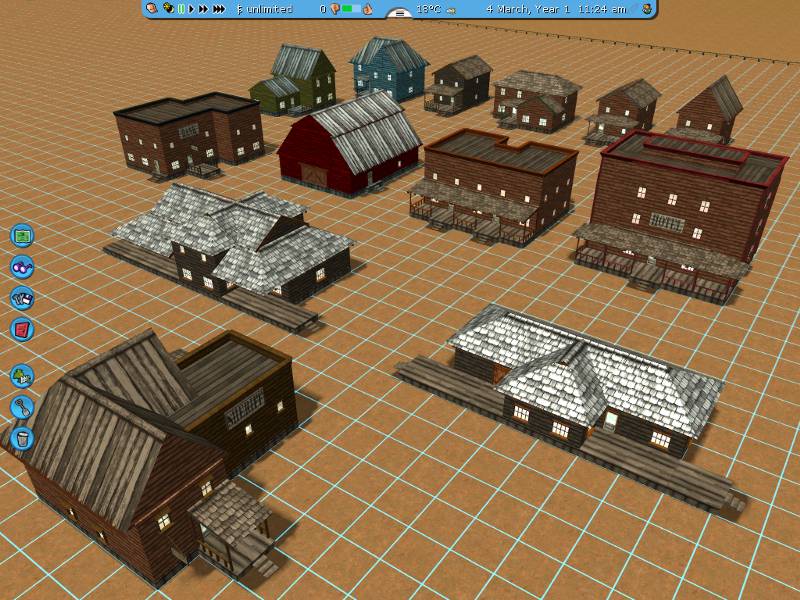
Task: Open the green park map button
Action: pos(22,236)
